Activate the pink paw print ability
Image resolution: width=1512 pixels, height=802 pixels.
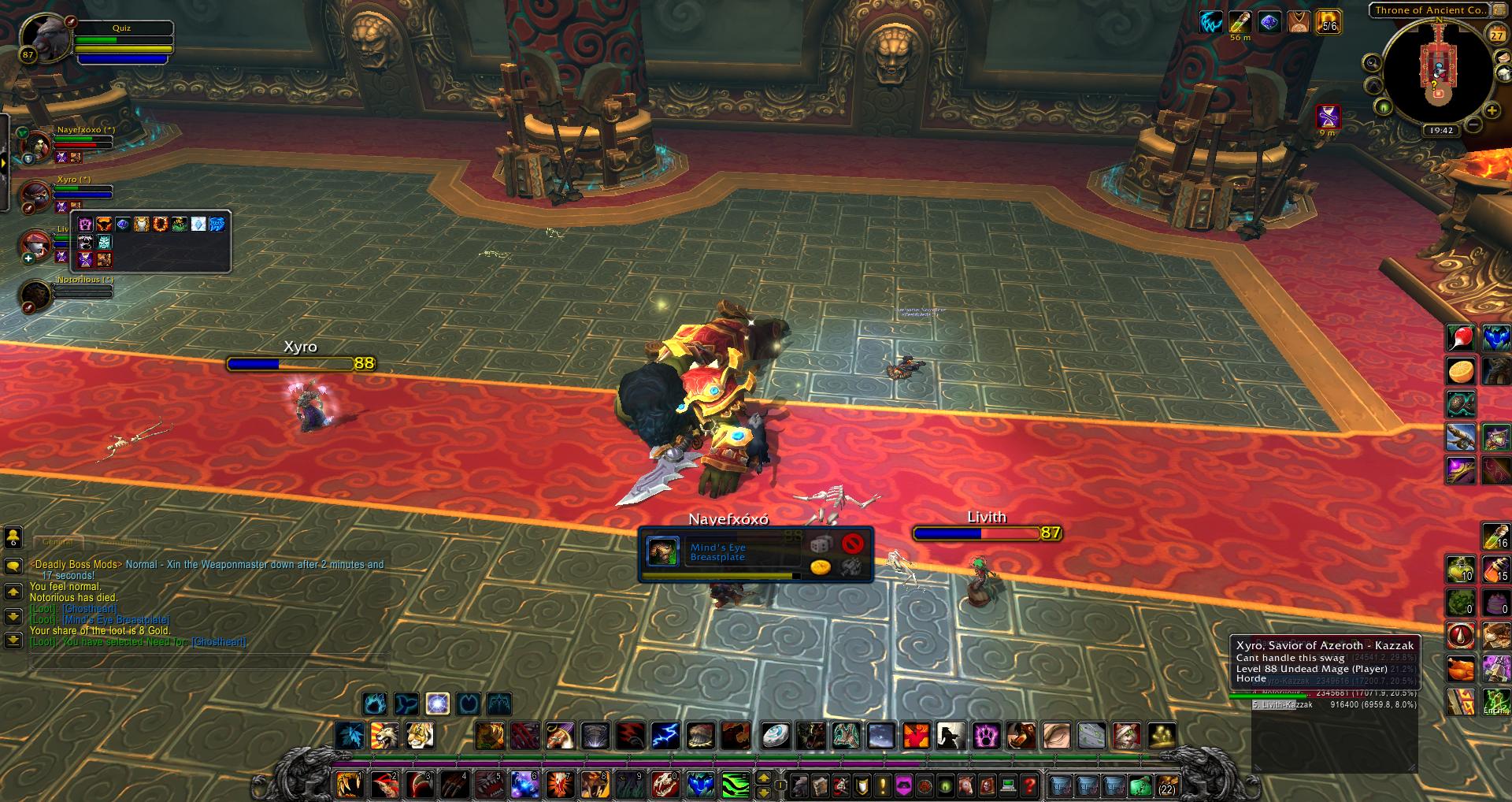[x=986, y=736]
